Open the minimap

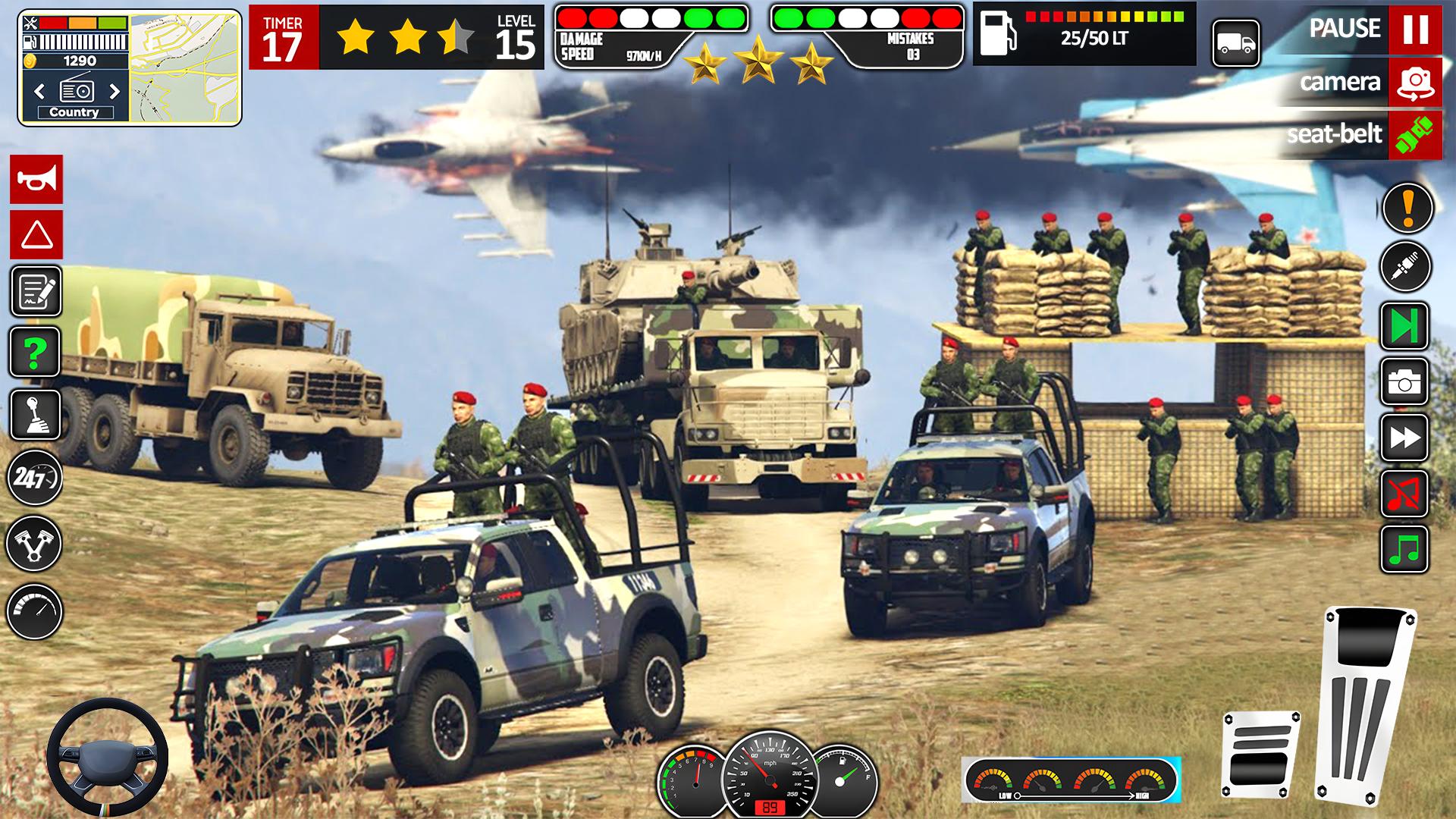pos(185,68)
